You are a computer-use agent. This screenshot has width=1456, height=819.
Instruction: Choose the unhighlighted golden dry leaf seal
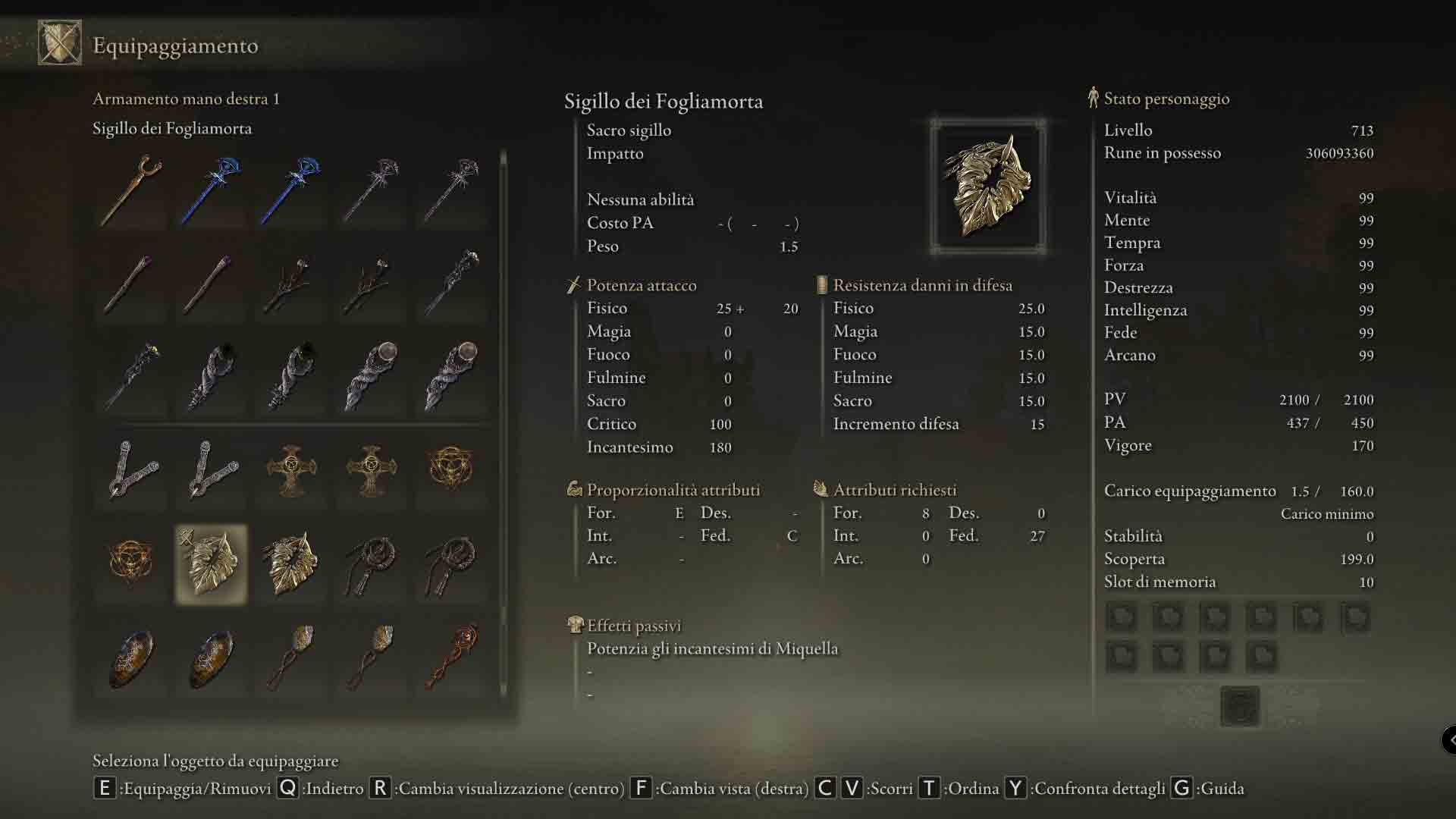tap(291, 563)
